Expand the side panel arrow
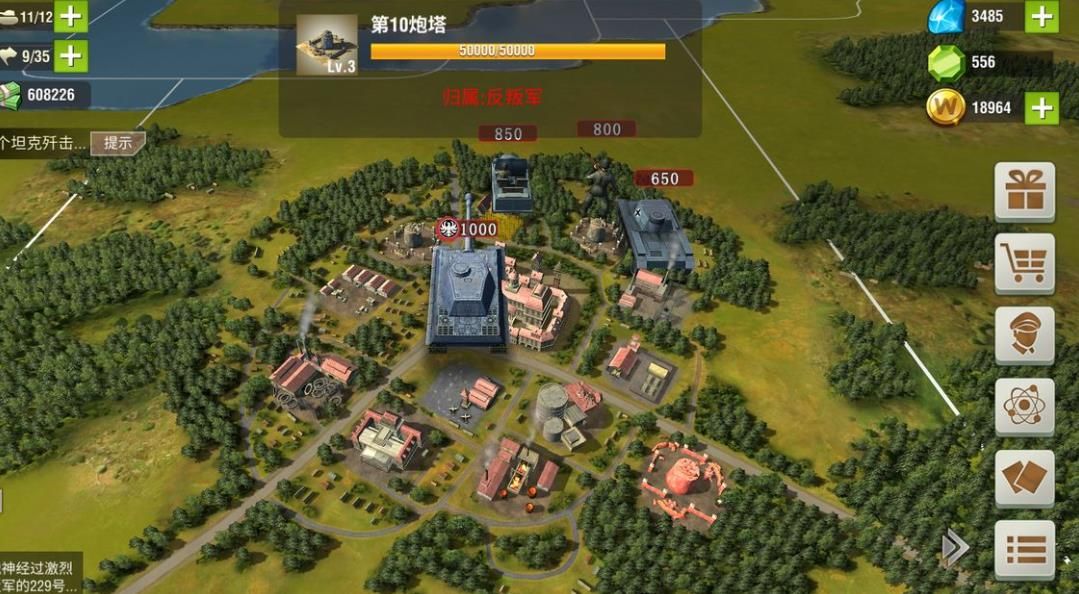 pyautogui.click(x=955, y=547)
